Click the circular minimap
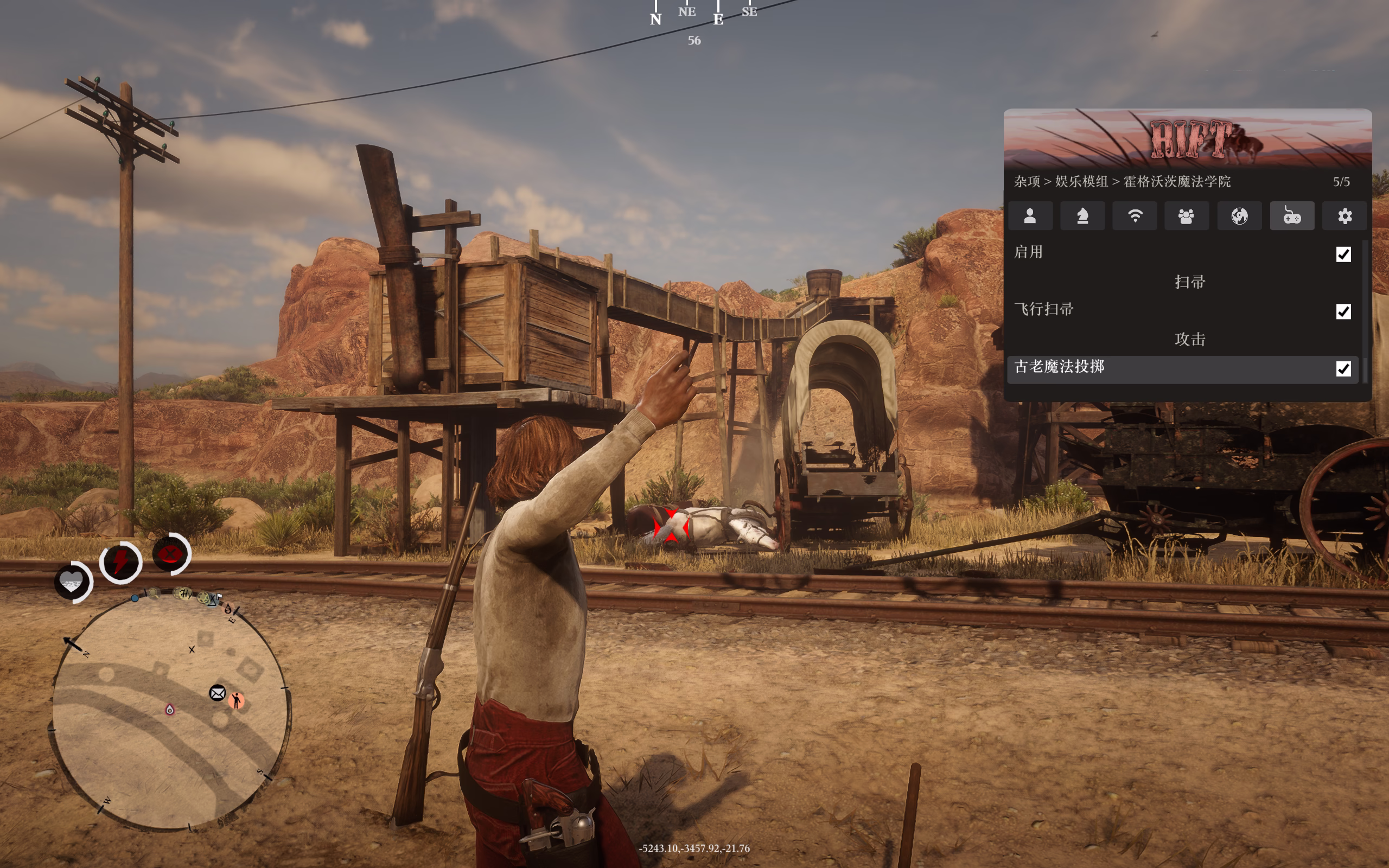 point(170,712)
